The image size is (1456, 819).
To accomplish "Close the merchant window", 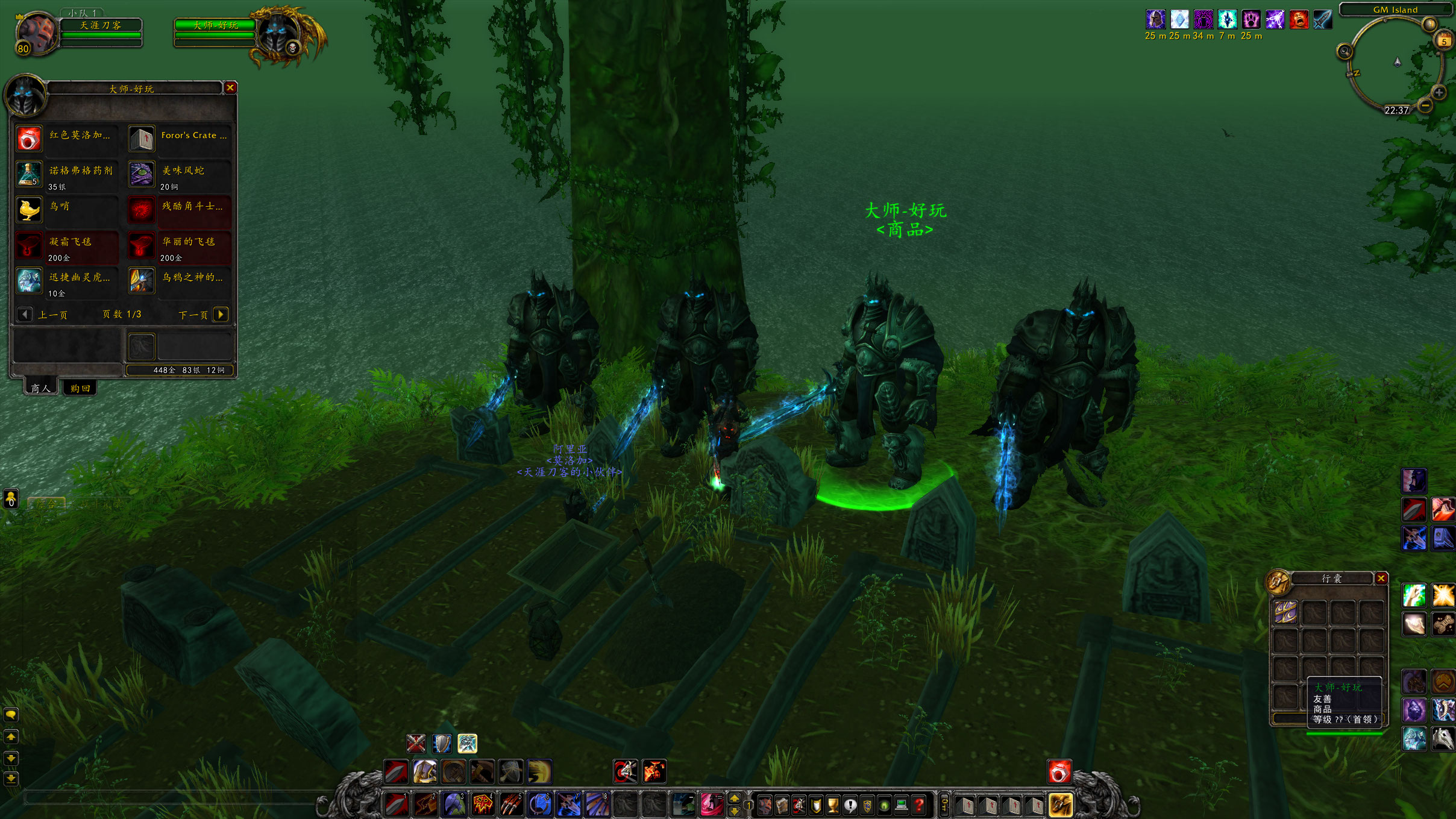I will (x=230, y=88).
